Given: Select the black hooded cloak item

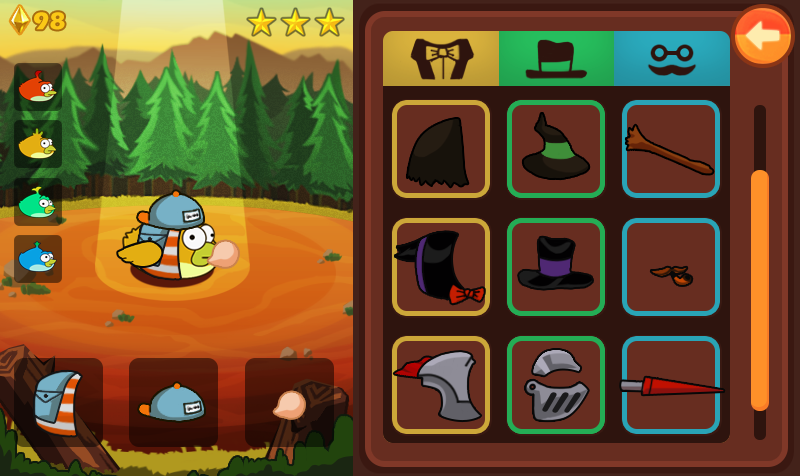Looking at the screenshot, I should point(441,149).
